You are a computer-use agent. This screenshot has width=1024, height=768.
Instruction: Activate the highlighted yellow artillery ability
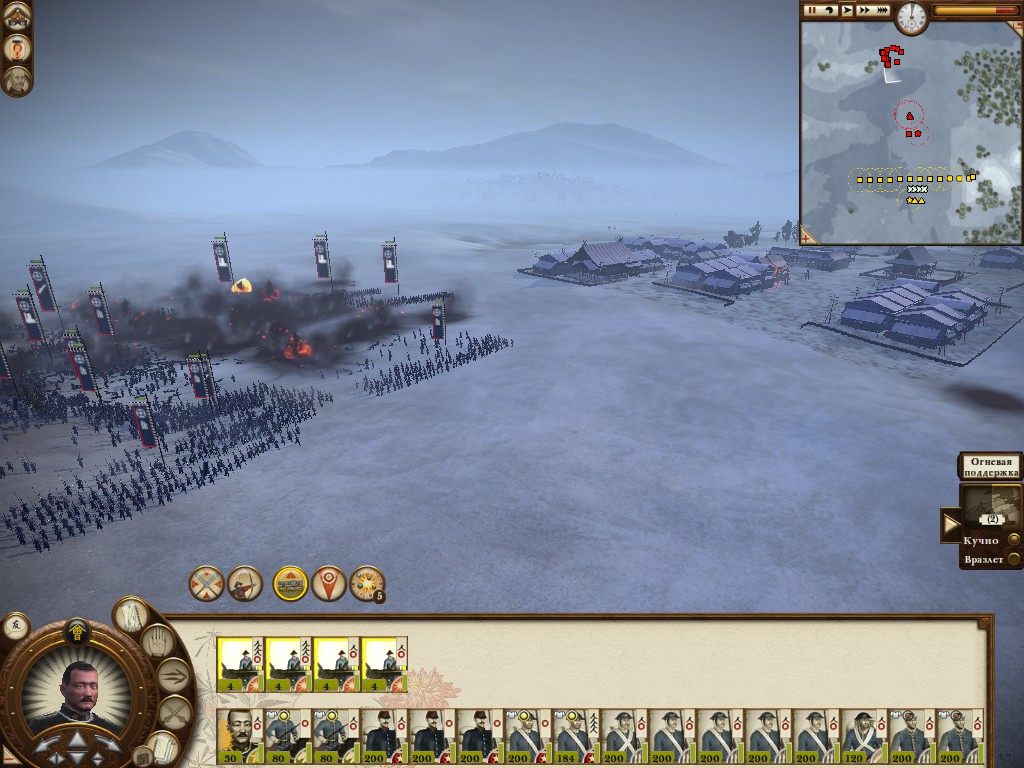click(x=290, y=583)
